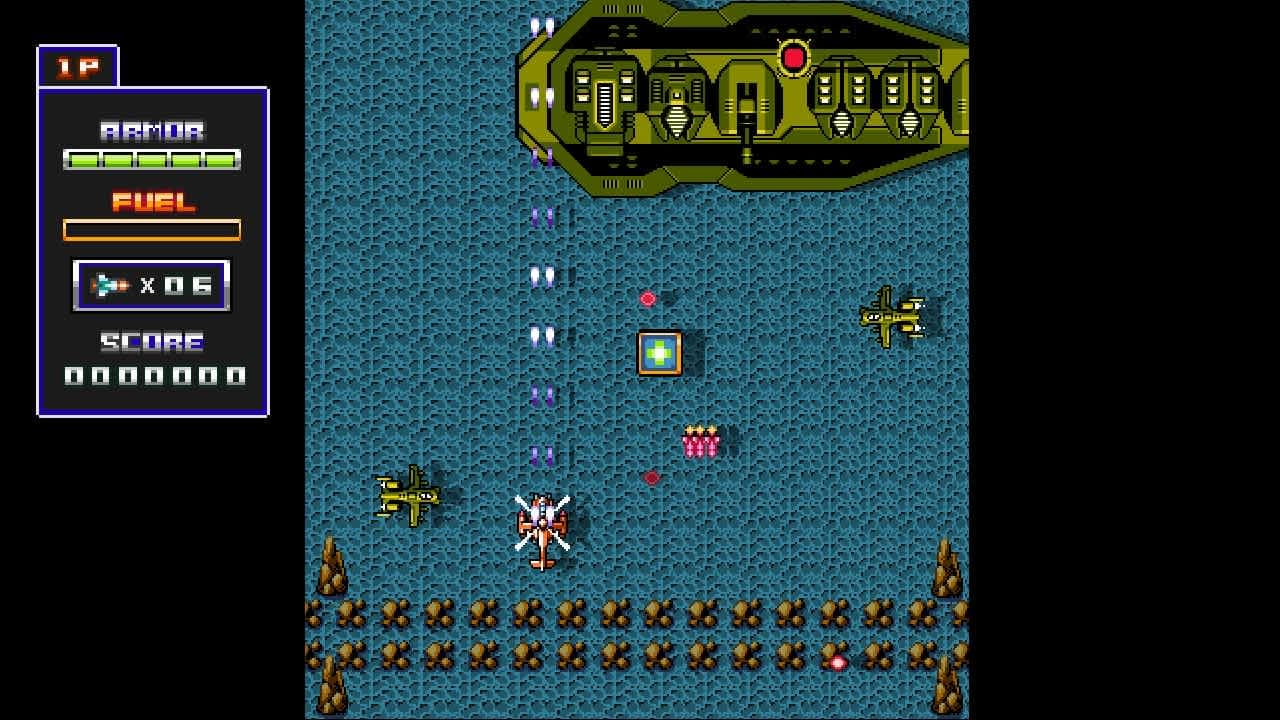Click the SCORE label
Screen dimensions: 1280x720
click(151, 342)
